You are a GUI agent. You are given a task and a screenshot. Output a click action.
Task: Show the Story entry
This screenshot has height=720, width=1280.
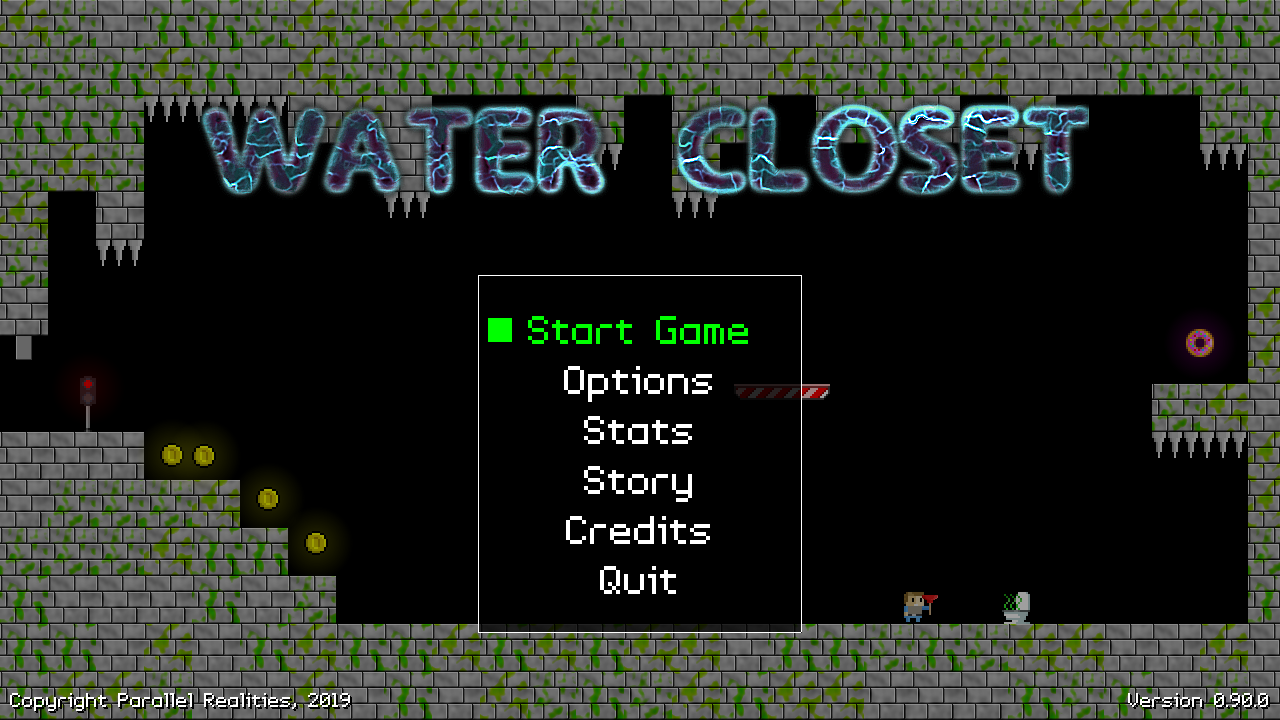[x=638, y=481]
